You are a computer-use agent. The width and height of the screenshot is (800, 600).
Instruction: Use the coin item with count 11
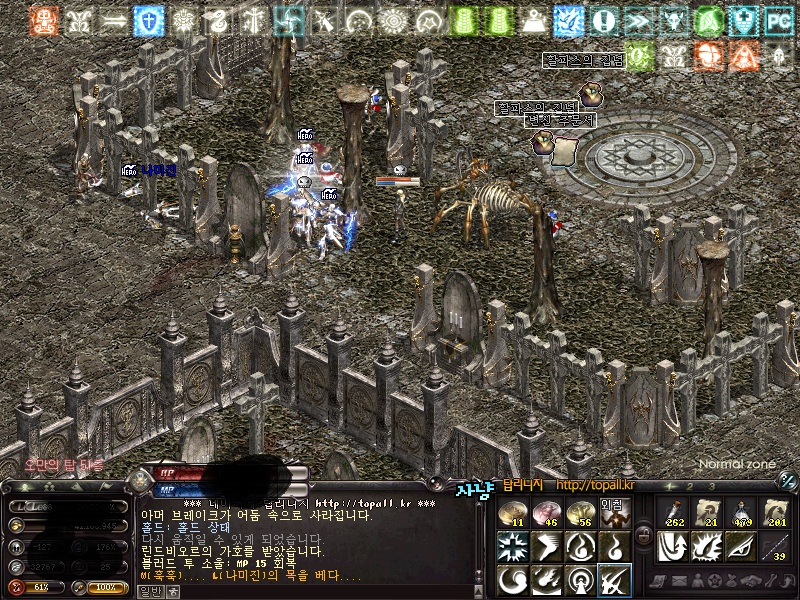(x=512, y=513)
